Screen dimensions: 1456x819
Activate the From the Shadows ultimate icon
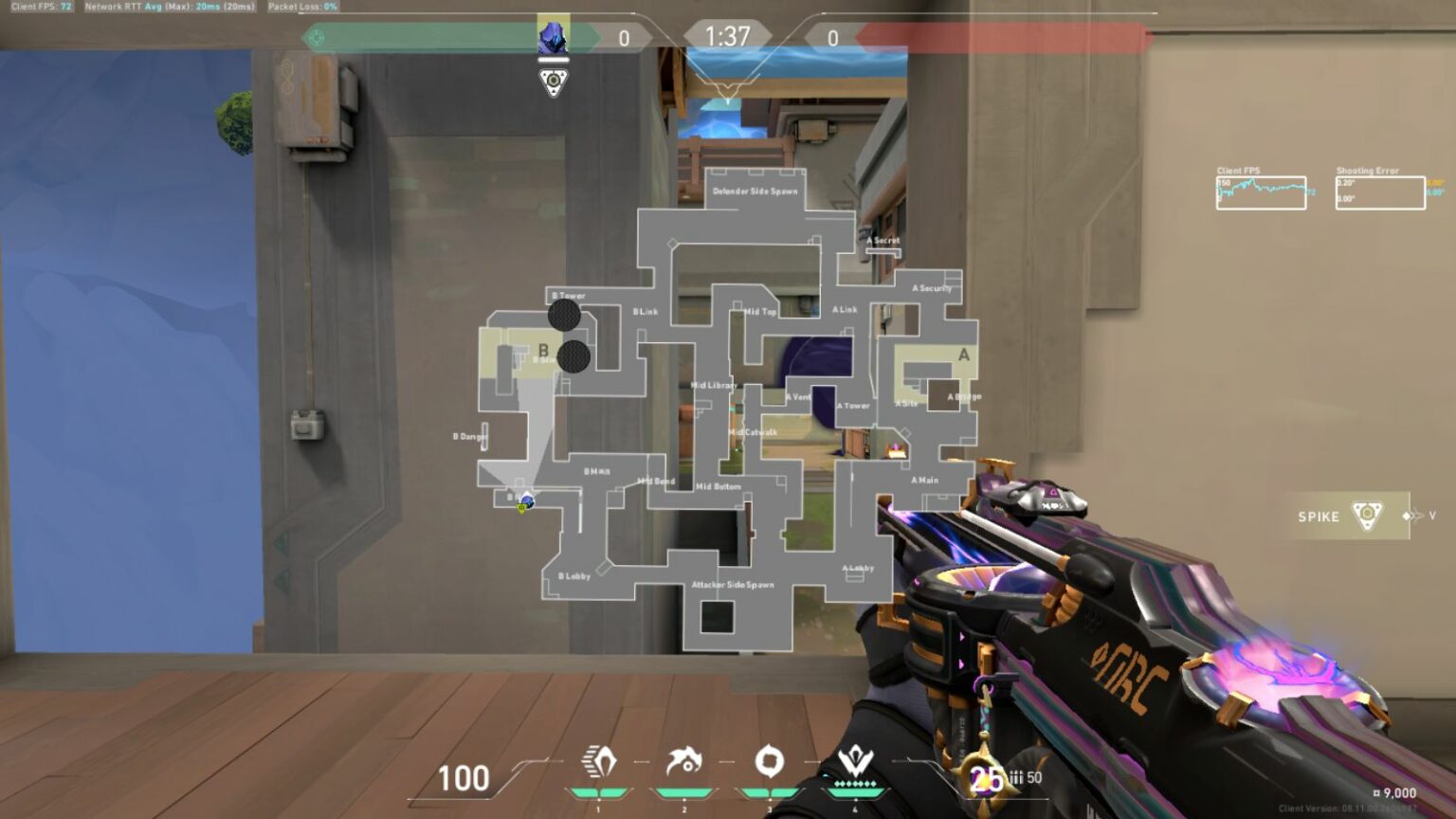click(x=858, y=758)
